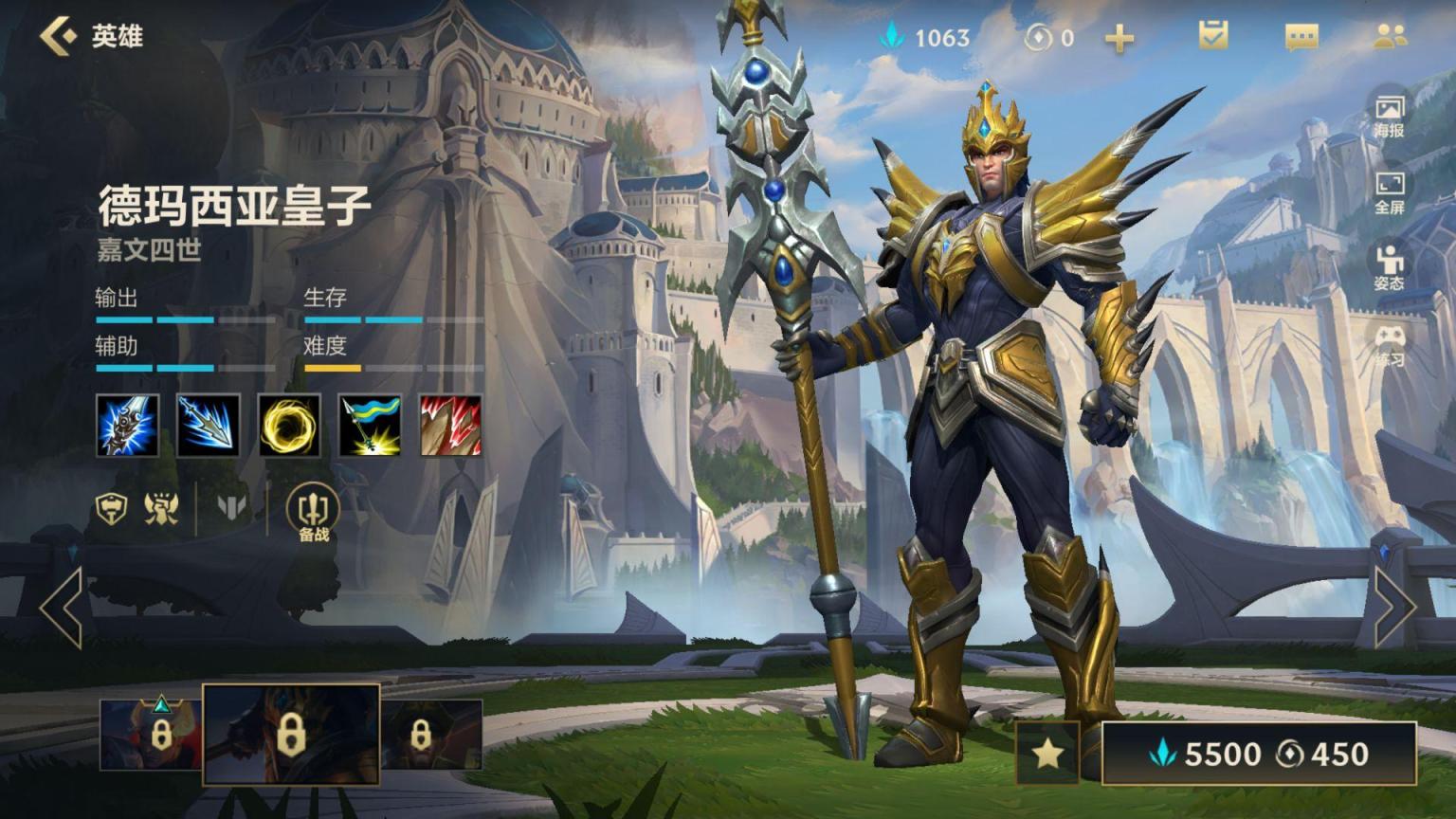Image resolution: width=1456 pixels, height=819 pixels.
Task: Select the golden ring shield ability
Action: tap(289, 426)
